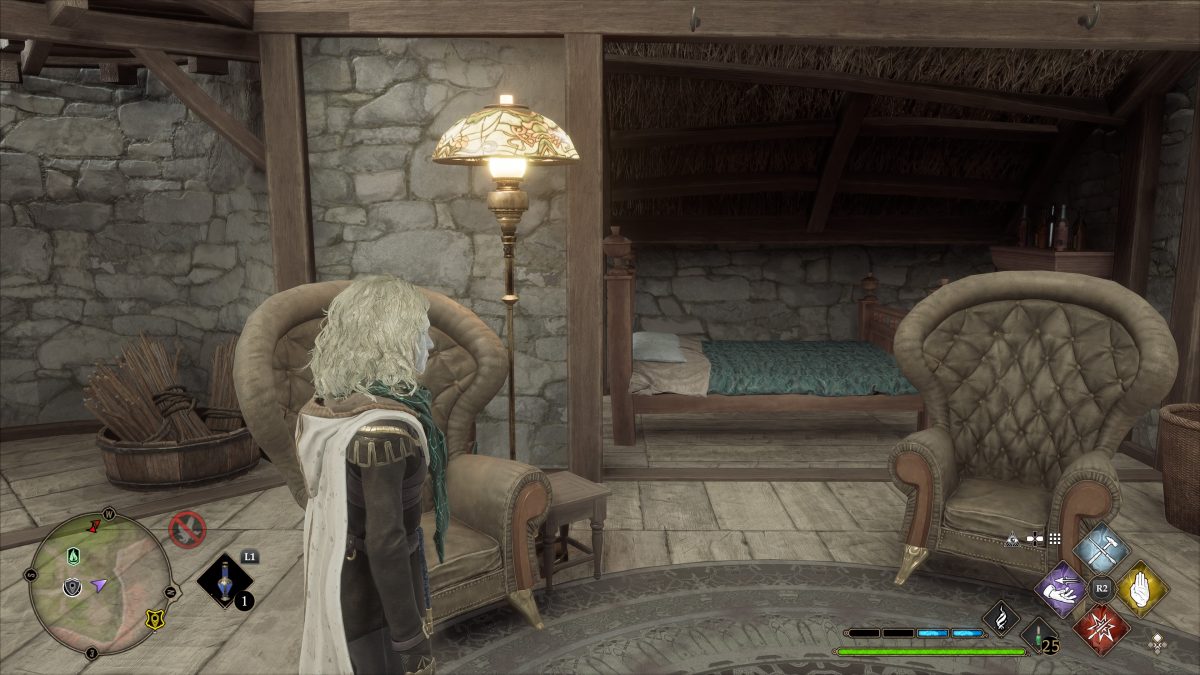Click the grey shield marker on minimap
1200x675 pixels.
point(72,587)
